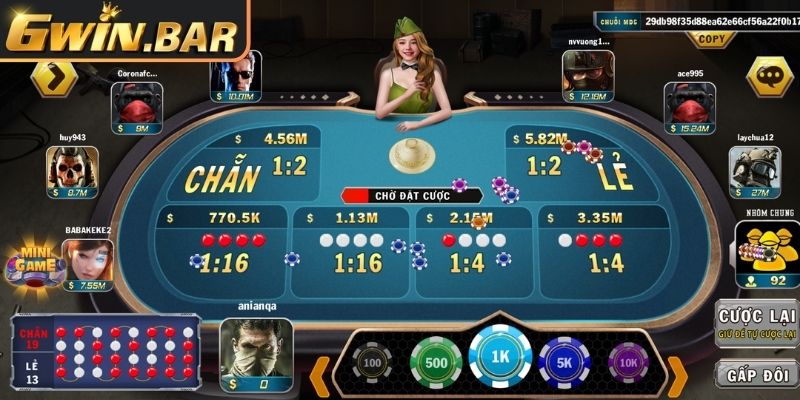Open the chat speech bubble
This screenshot has width=800, height=400.
click(770, 75)
